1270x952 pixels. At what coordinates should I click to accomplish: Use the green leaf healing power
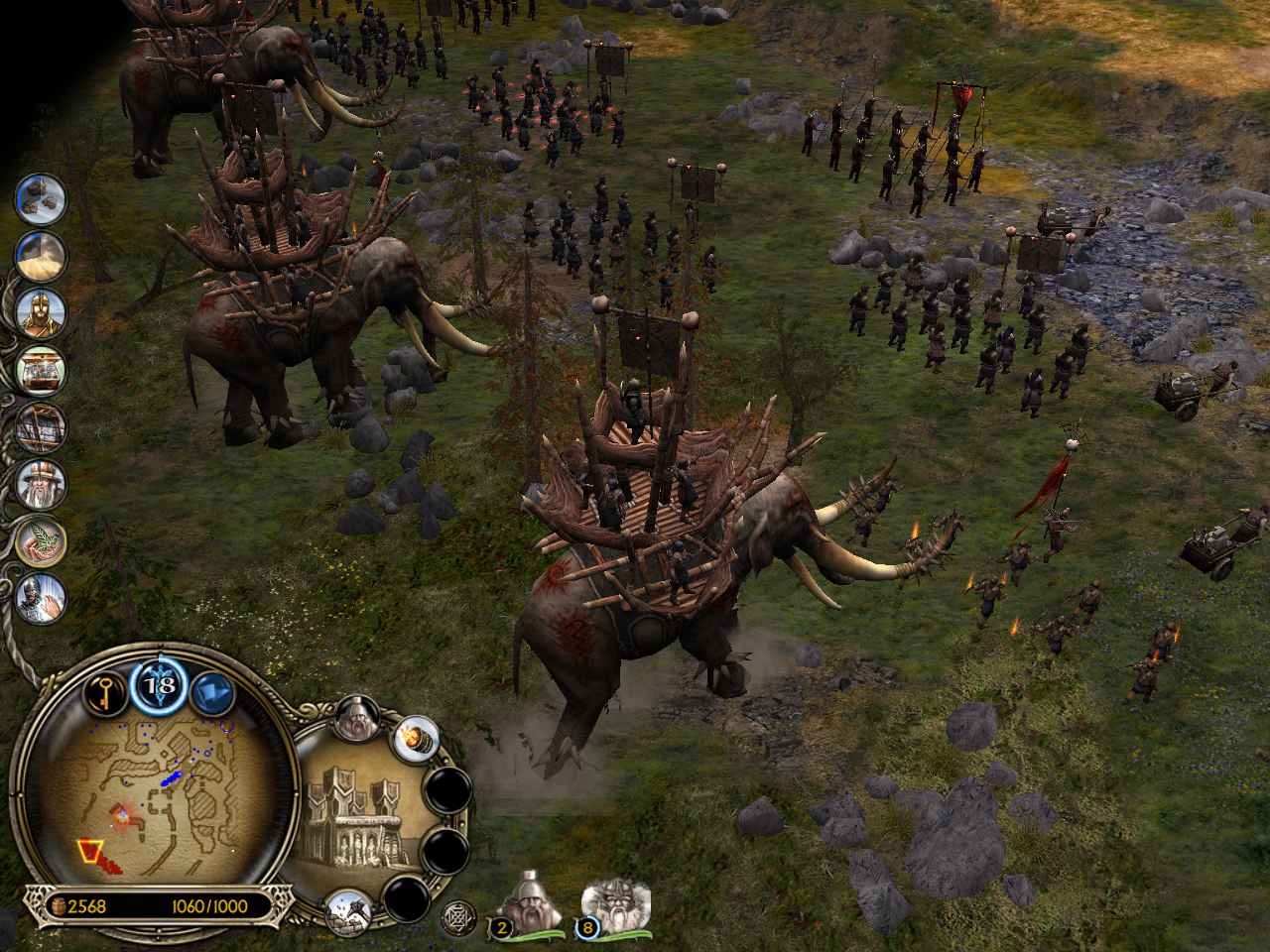point(41,541)
